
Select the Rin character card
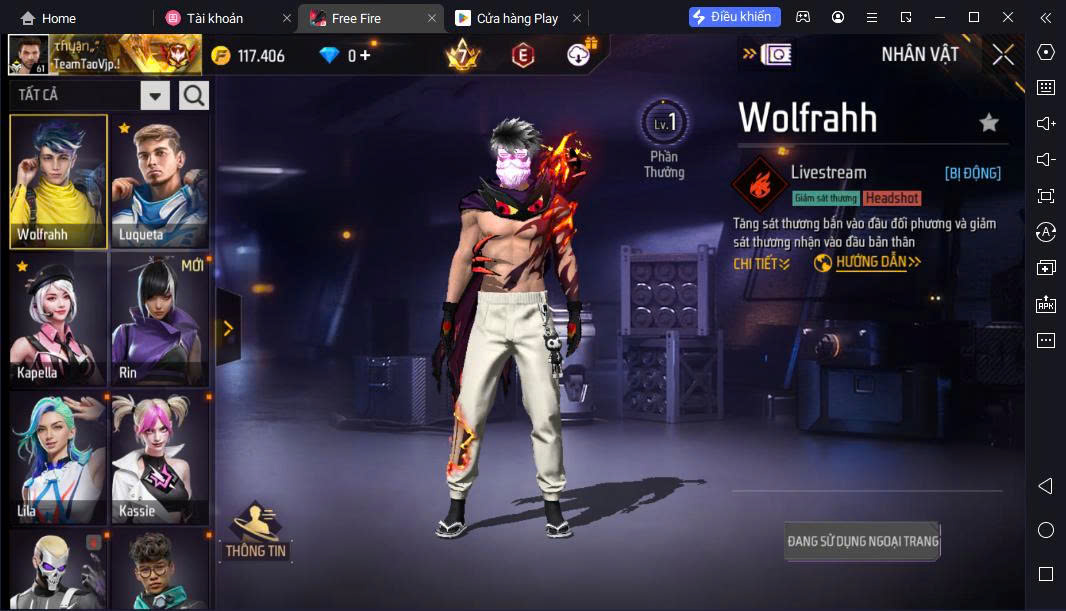click(x=160, y=319)
